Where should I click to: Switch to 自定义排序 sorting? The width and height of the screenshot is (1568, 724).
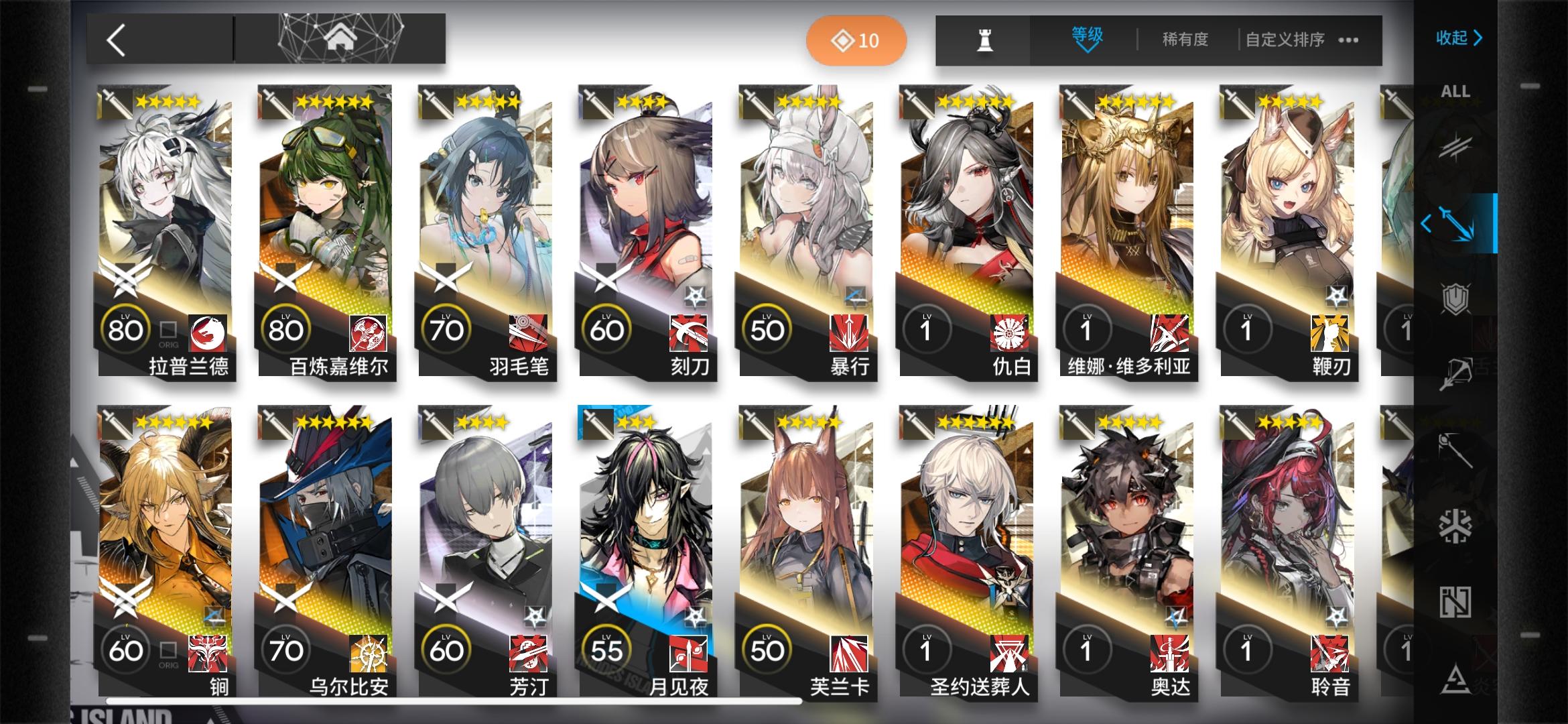1283,40
